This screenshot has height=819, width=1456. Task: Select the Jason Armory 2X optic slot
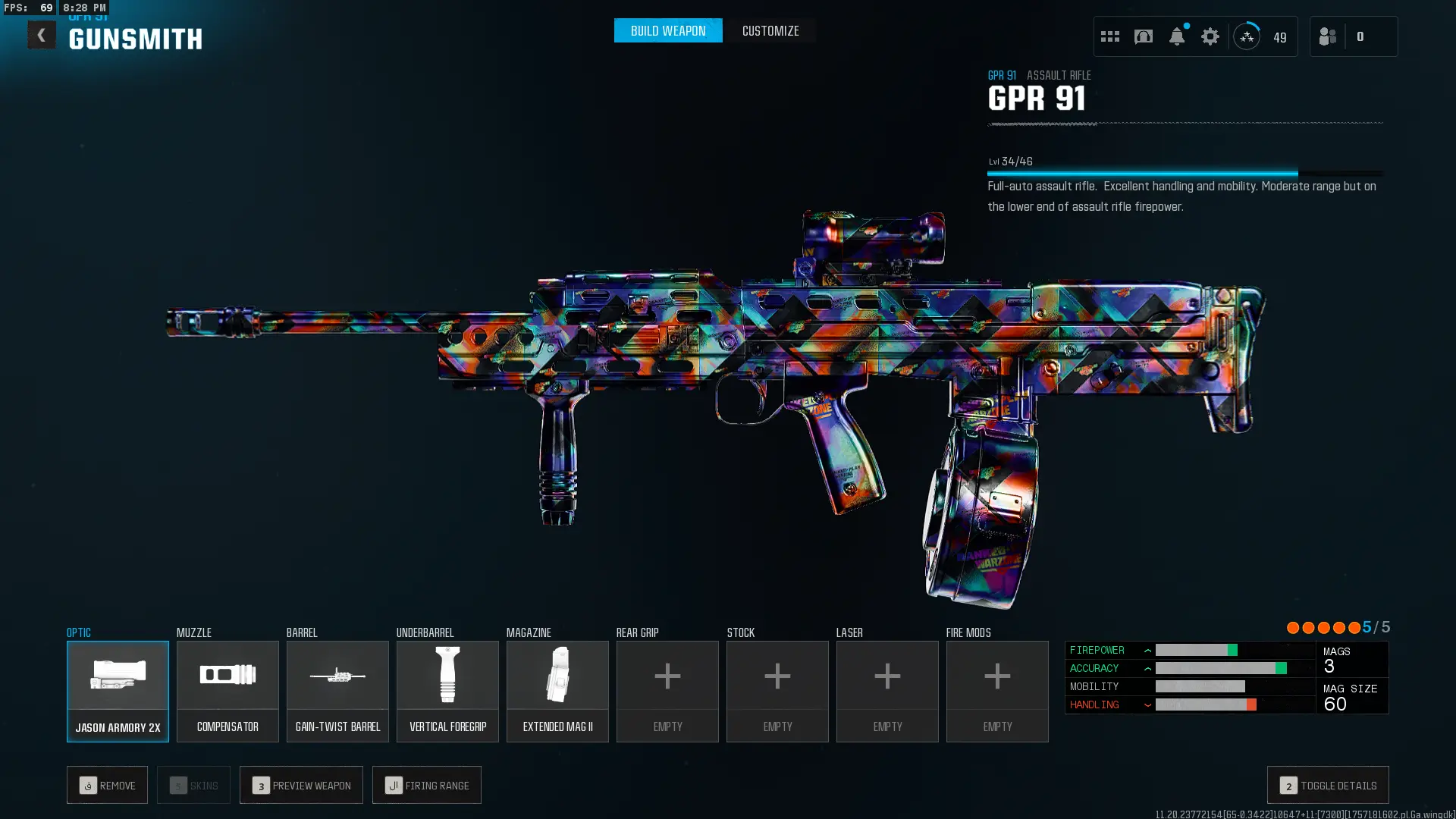pos(118,691)
